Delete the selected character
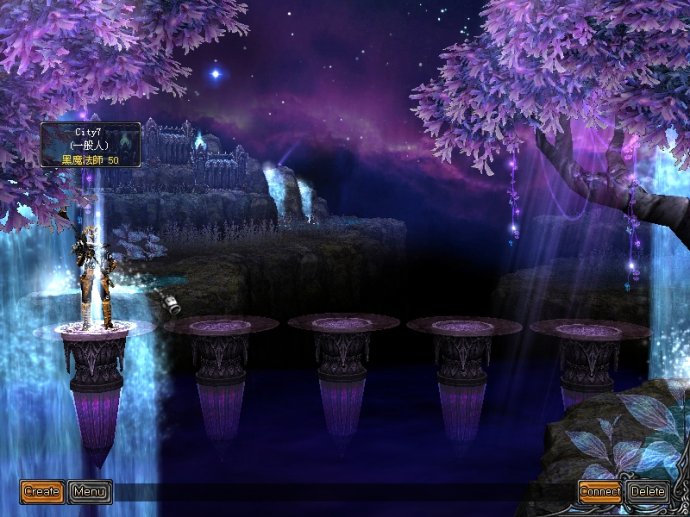 [x=648, y=491]
